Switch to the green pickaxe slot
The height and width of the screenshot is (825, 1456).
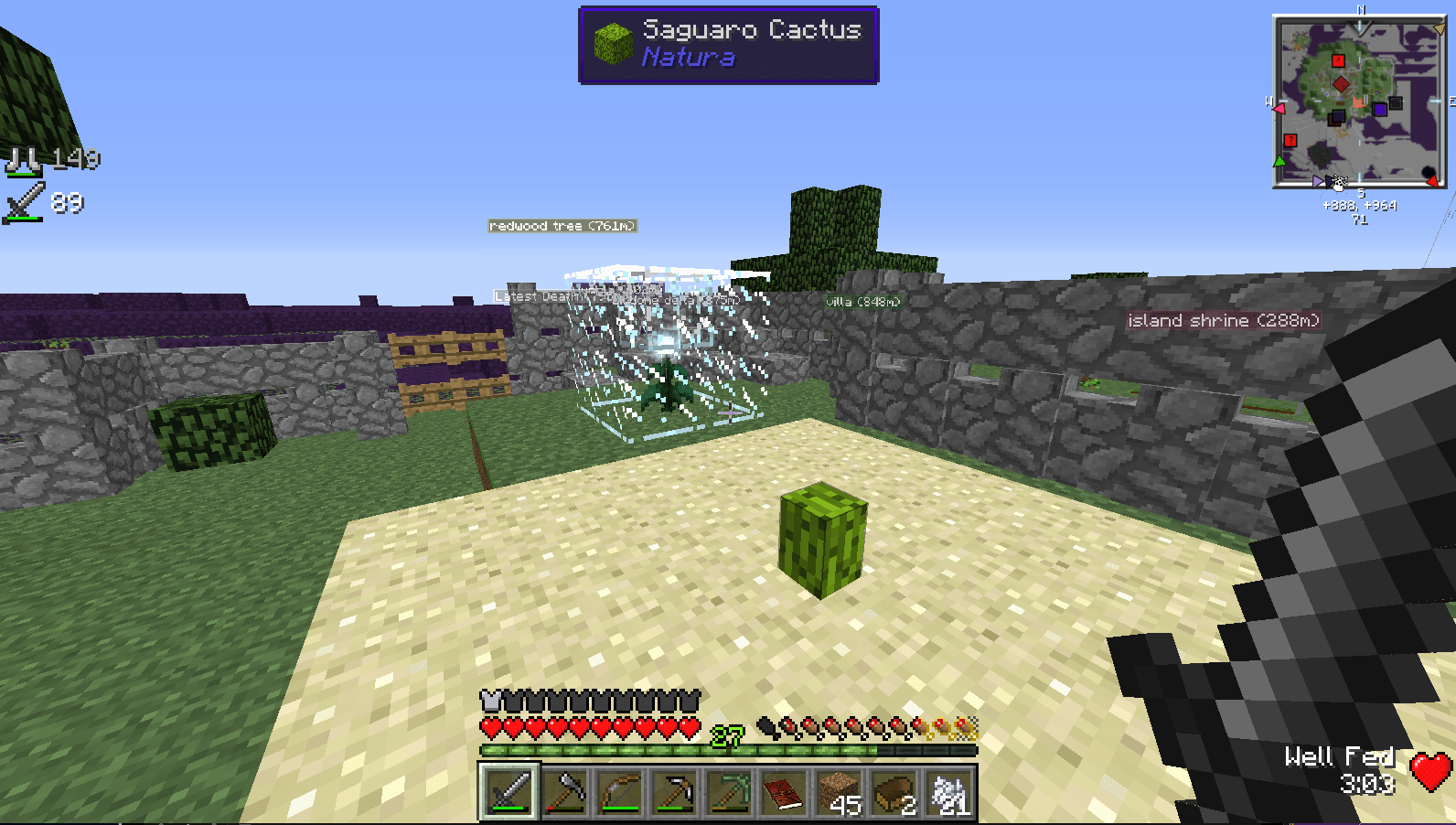729,792
